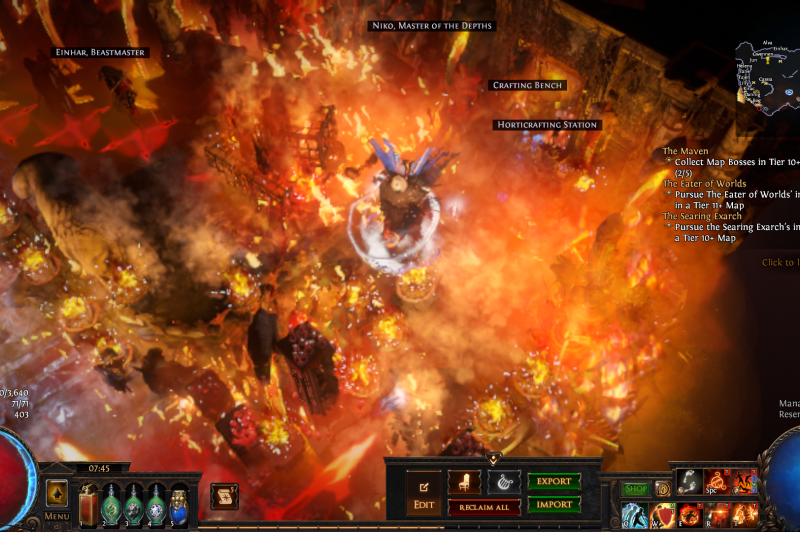
Task: Activate the blue skill bound to Q
Action: tap(634, 515)
